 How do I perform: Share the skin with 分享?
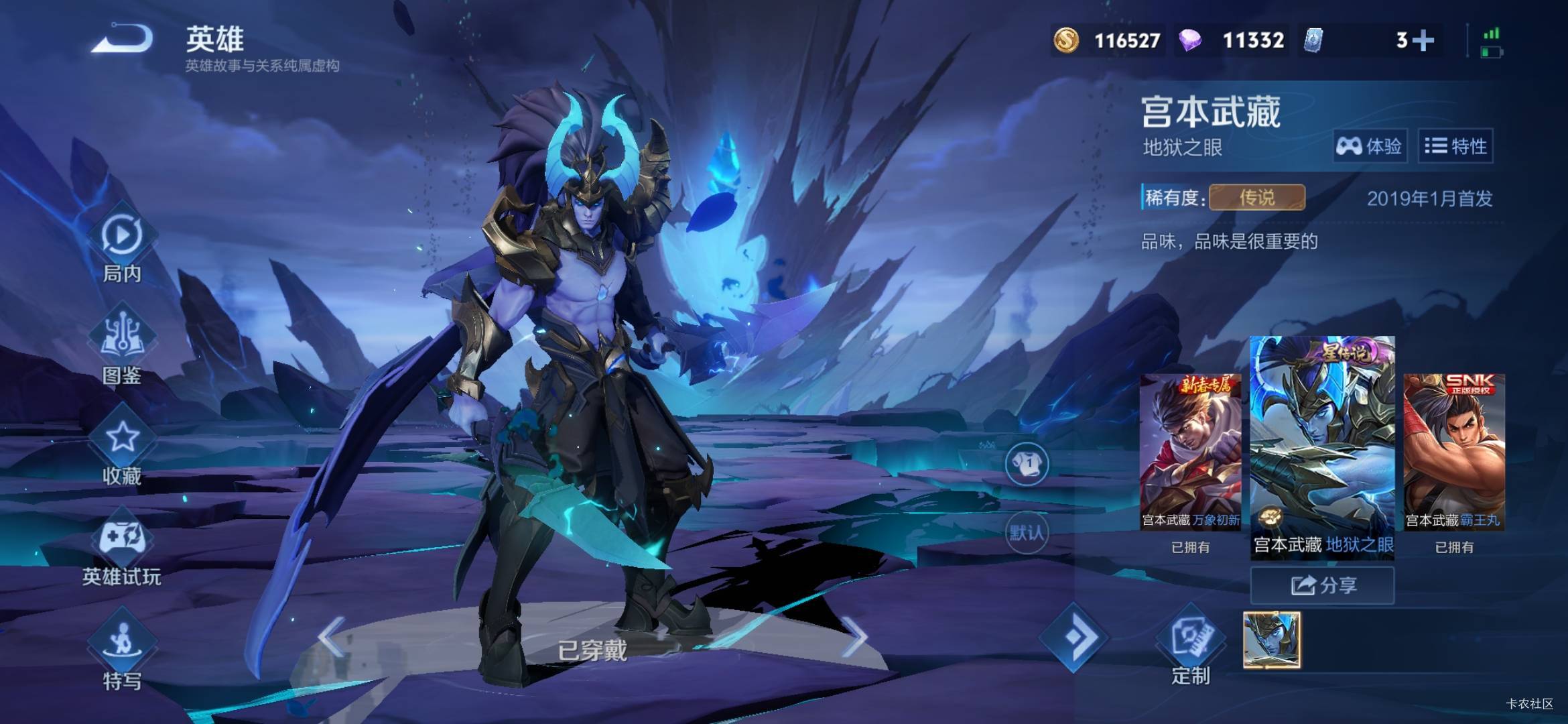point(1322,585)
